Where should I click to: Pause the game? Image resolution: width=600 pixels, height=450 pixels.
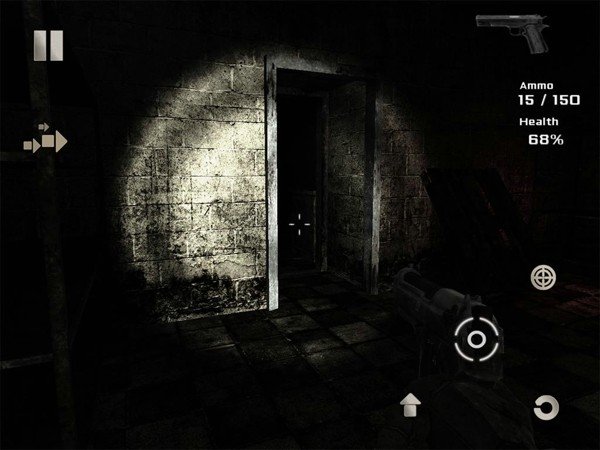(x=48, y=46)
